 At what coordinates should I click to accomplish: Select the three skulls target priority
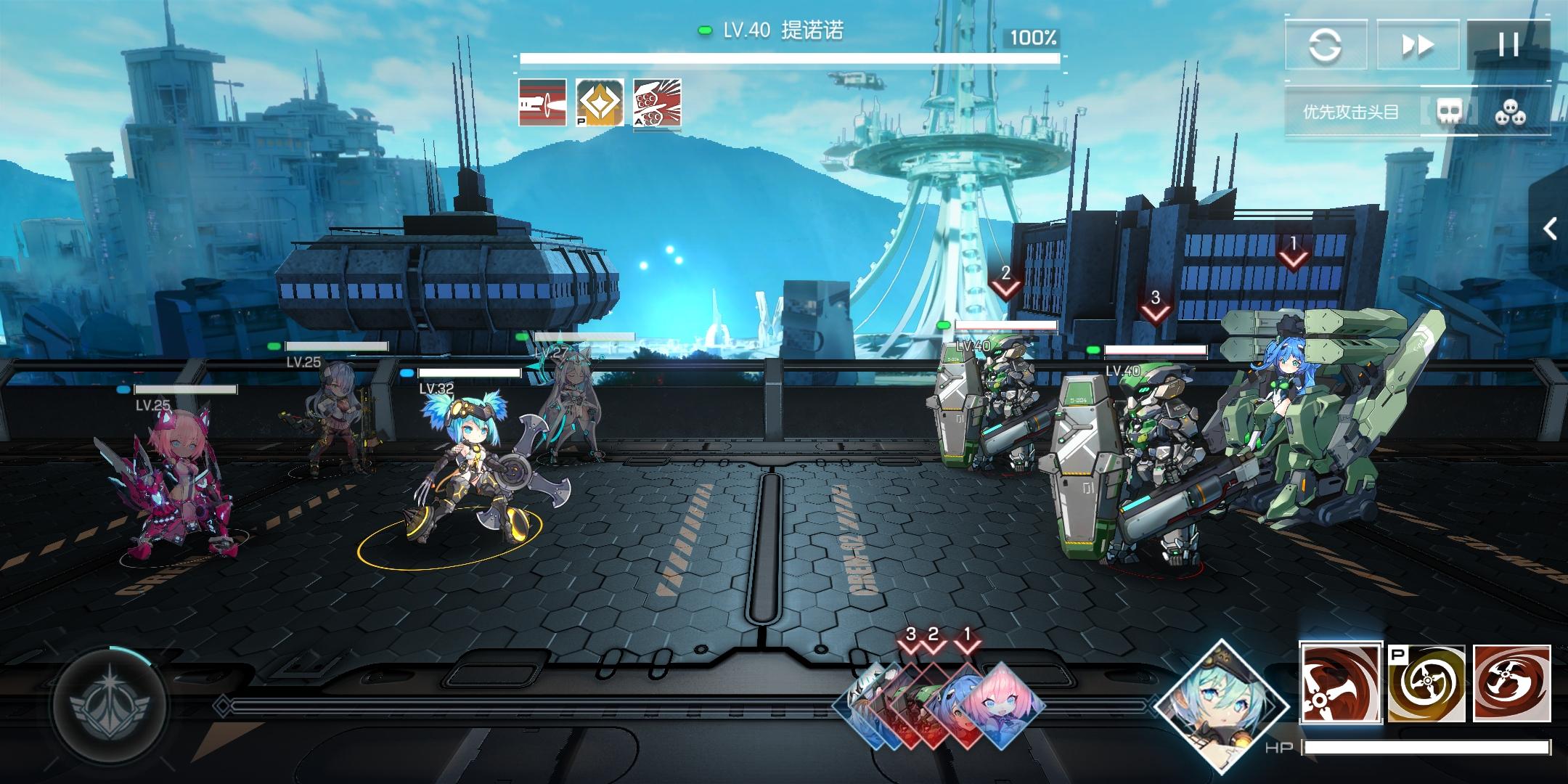click(x=1510, y=113)
